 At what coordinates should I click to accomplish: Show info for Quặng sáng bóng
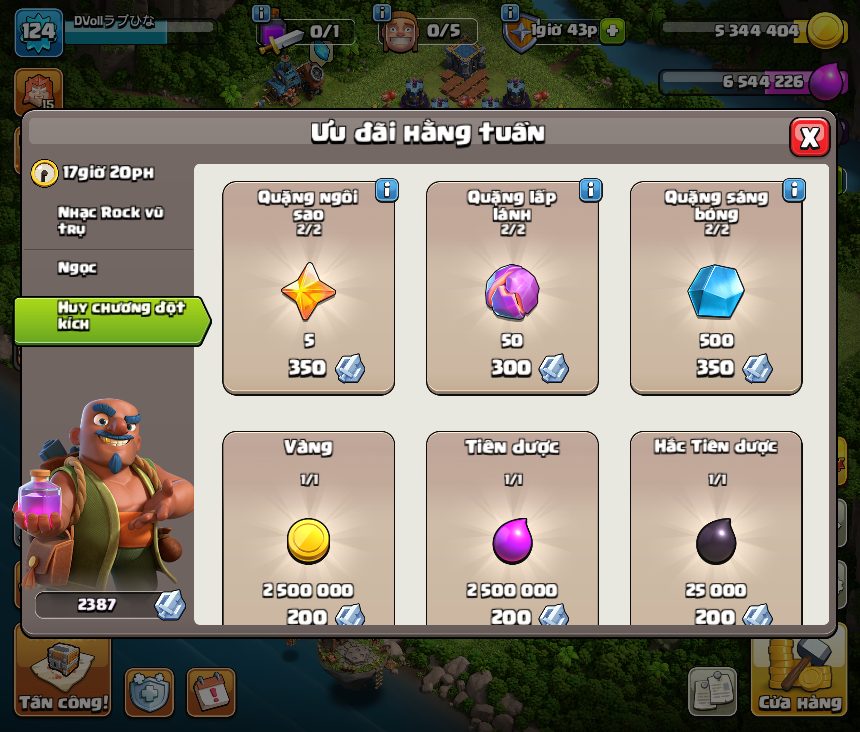point(794,190)
